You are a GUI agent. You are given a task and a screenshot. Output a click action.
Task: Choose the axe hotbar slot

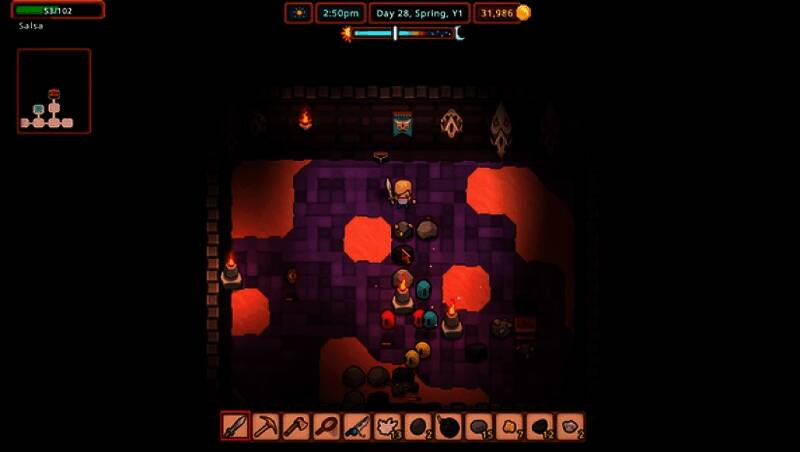[296, 426]
